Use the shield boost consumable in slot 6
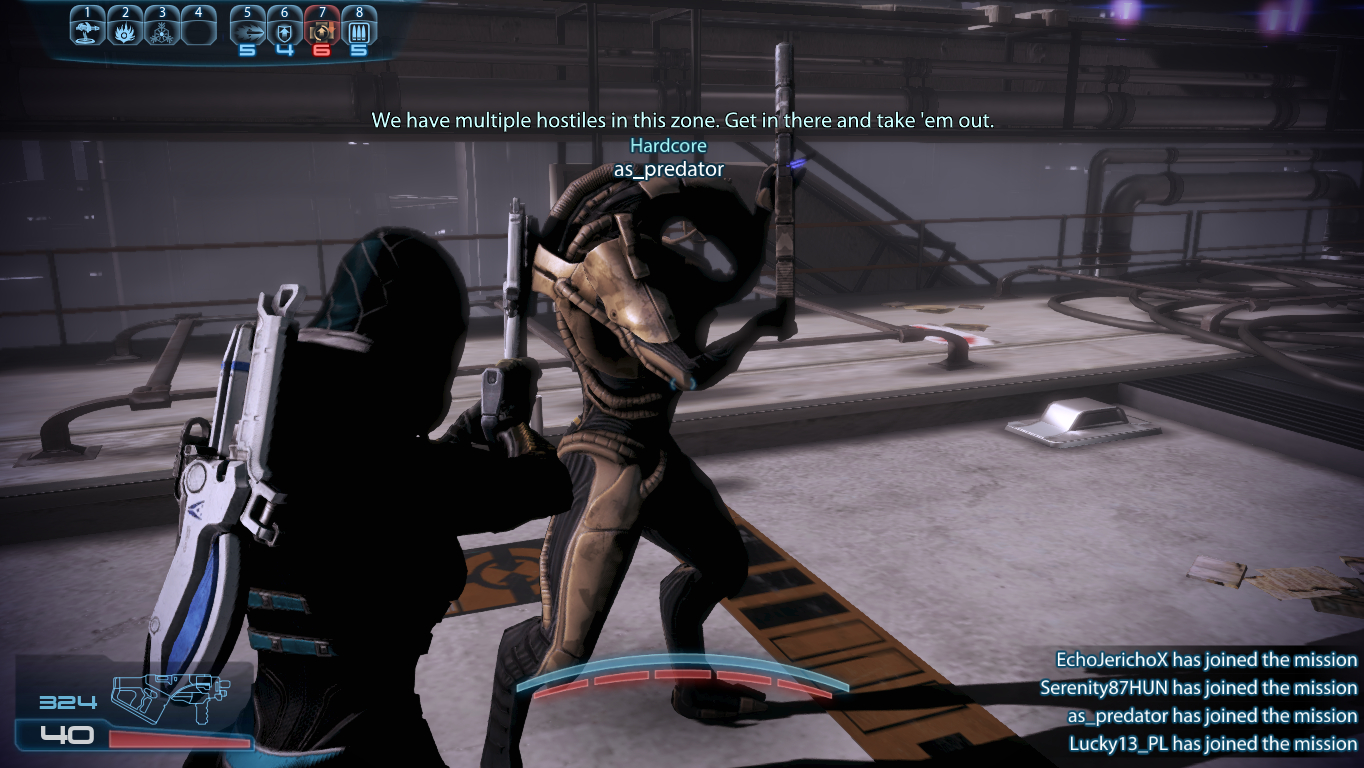Image resolution: width=1364 pixels, height=768 pixels. tap(285, 30)
